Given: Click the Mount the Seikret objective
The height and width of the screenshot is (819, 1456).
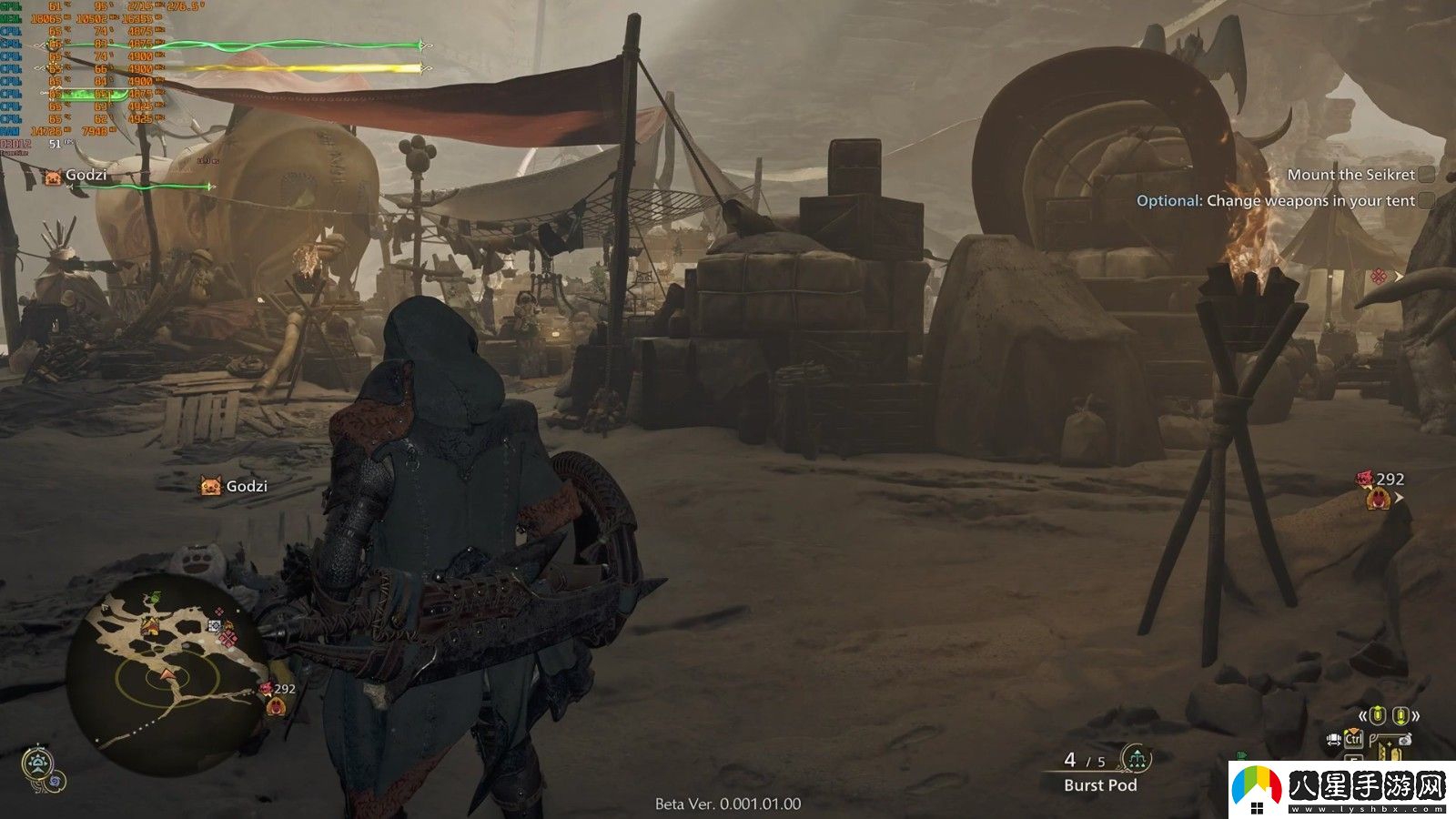Looking at the screenshot, I should click(1351, 175).
